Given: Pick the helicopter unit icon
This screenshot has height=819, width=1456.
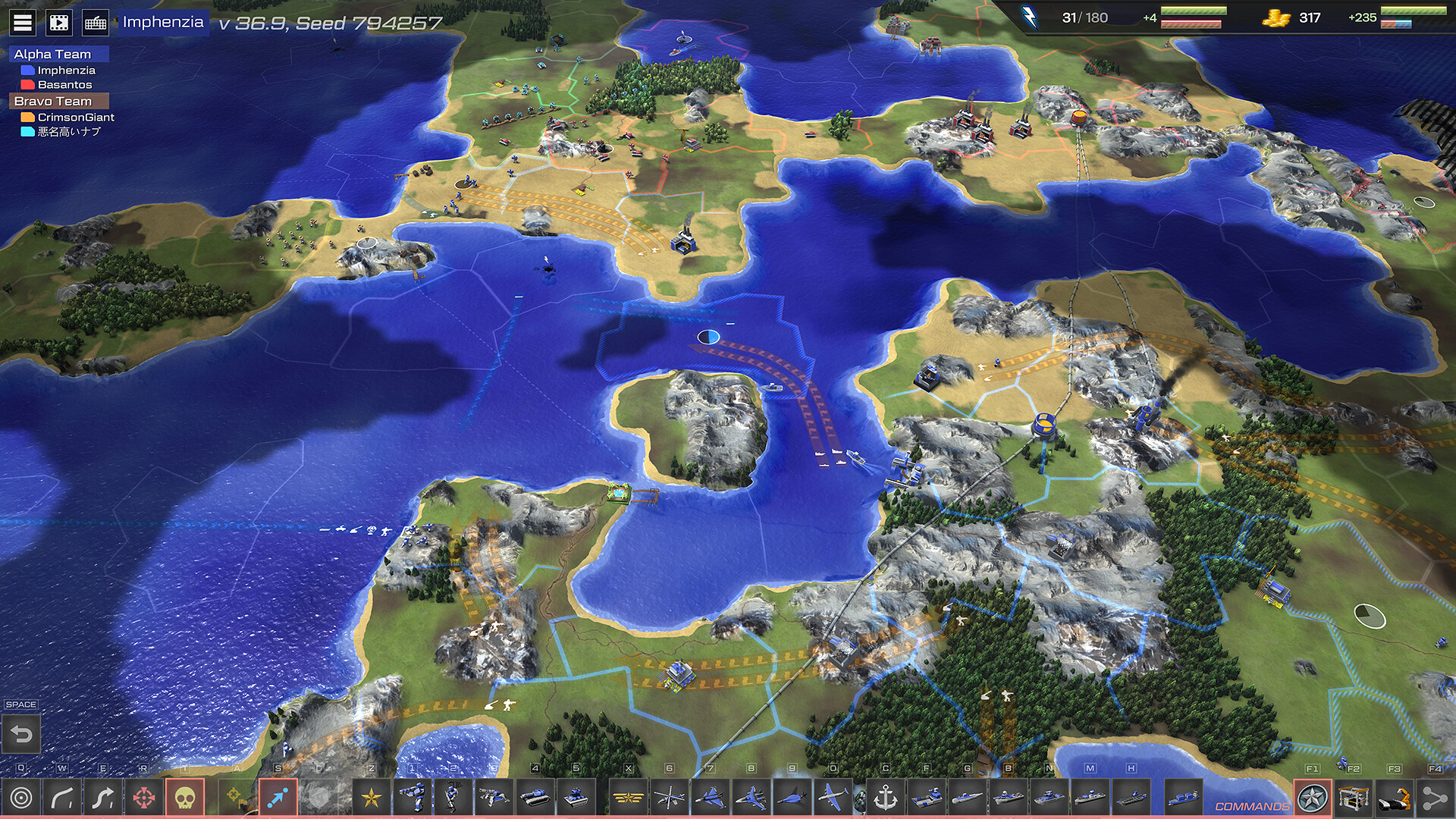Looking at the screenshot, I should click(x=670, y=798).
